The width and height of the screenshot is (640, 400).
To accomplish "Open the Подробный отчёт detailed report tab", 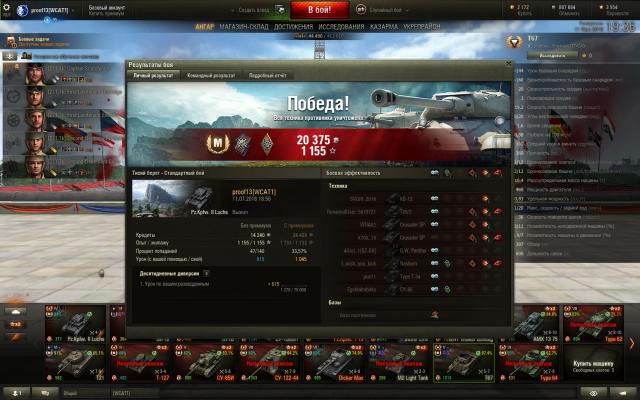I will tap(268, 75).
